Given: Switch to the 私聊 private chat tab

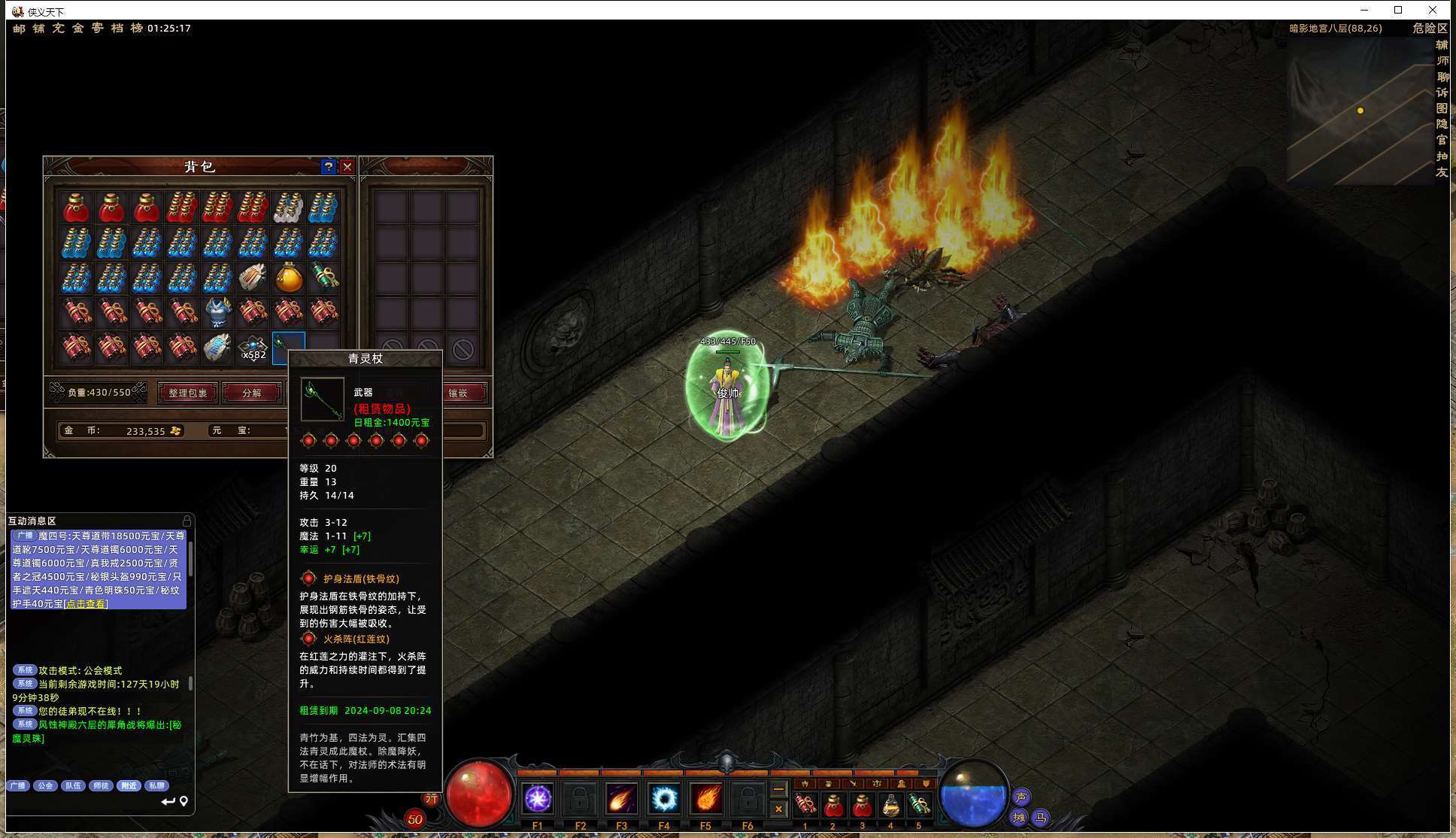Looking at the screenshot, I should pyautogui.click(x=156, y=785).
